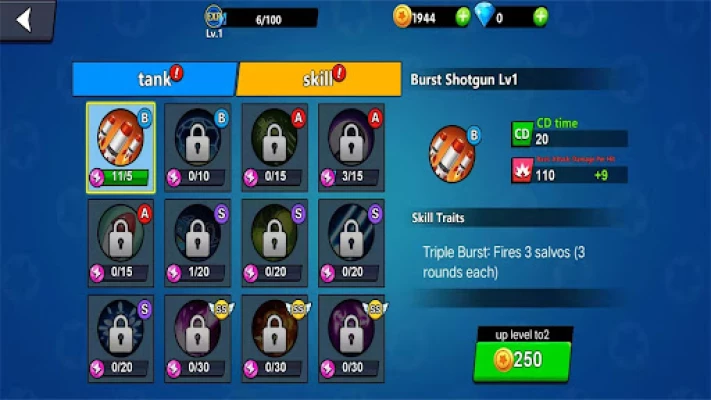Add gold coins with the plus button
Viewport: 711px width, 400px height.
[x=463, y=17]
